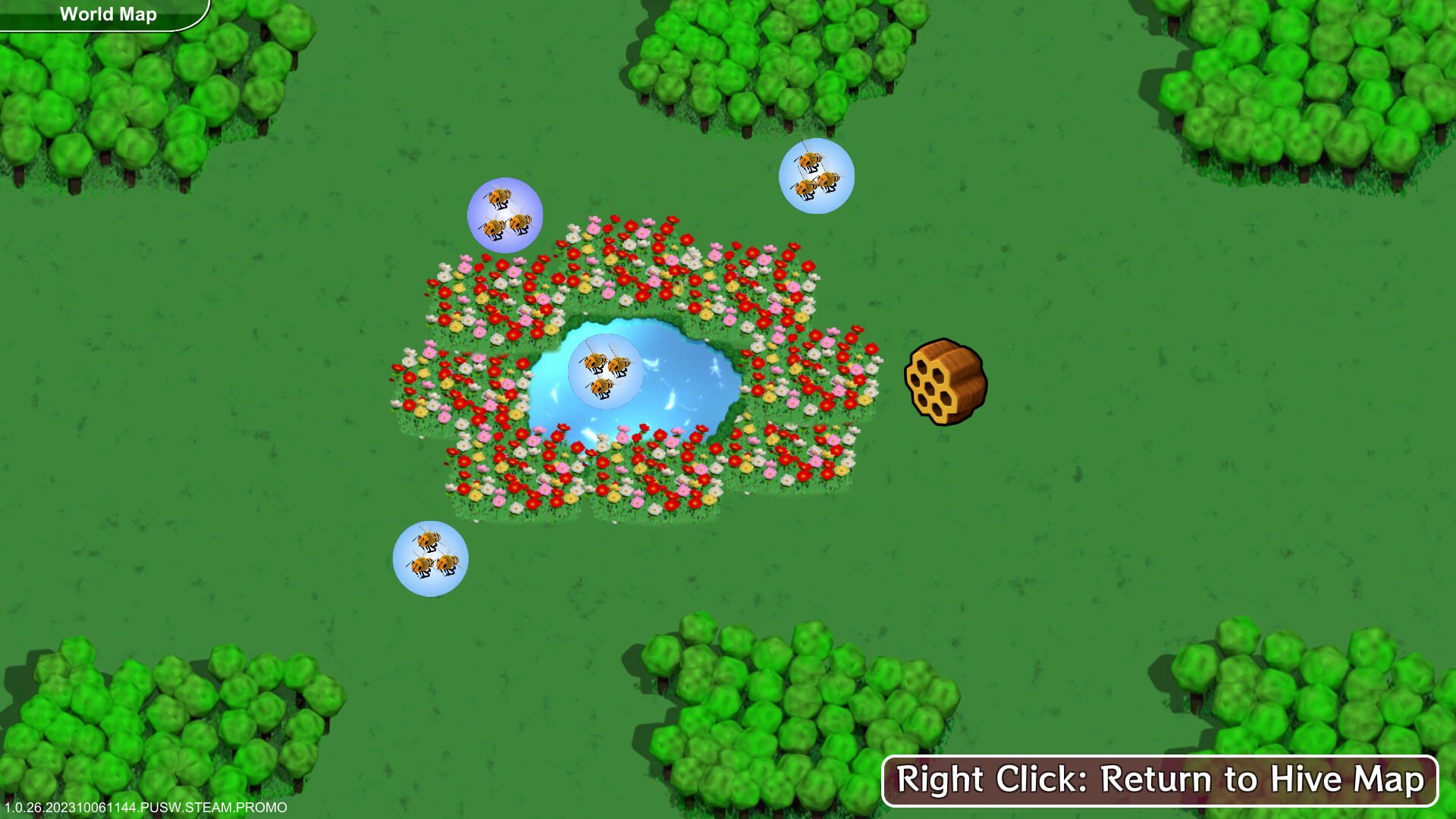
Task: Click the bee squad near the pond center
Action: tap(605, 370)
